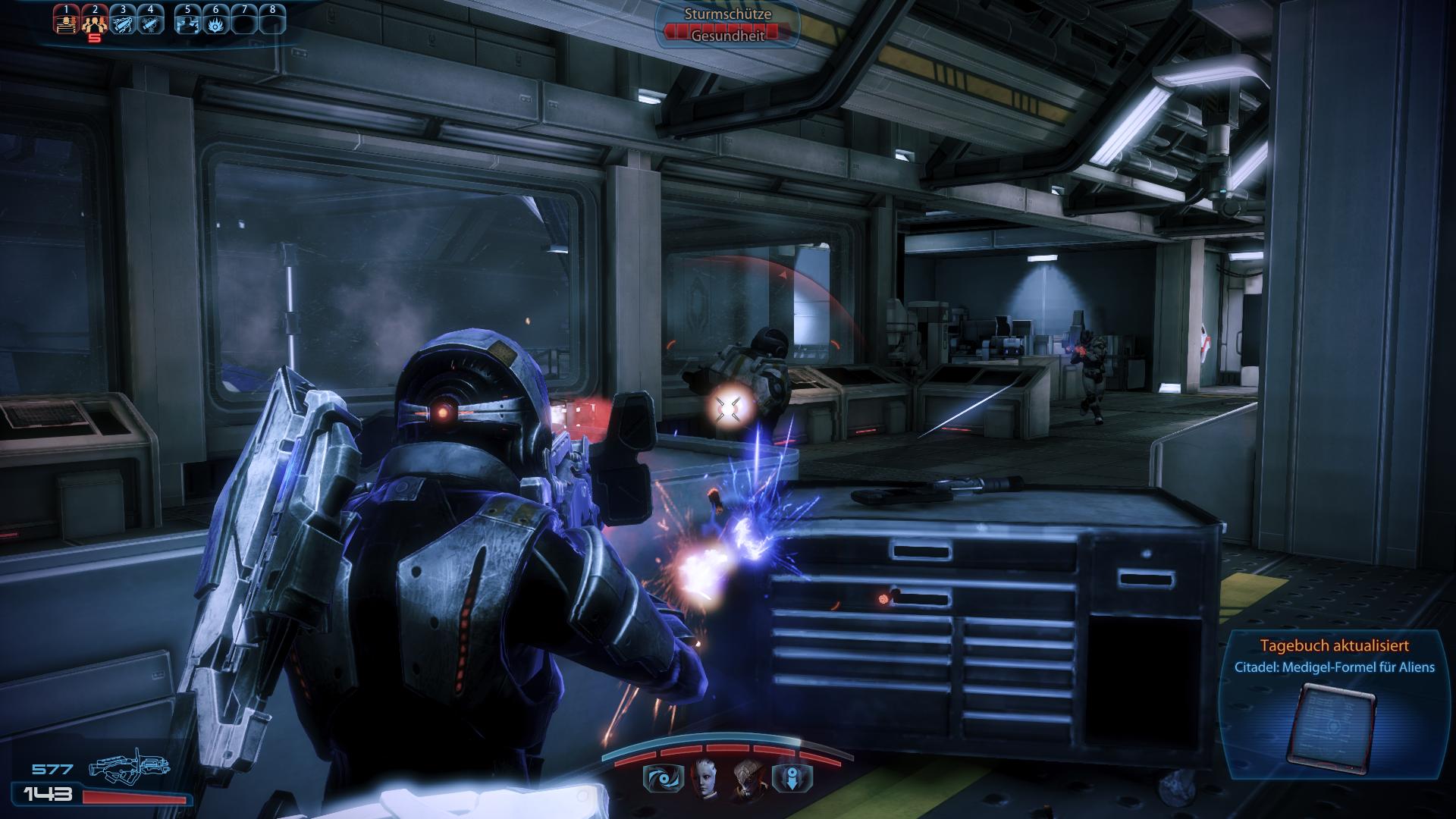Activate the downward arrow squad power icon
Viewport: 1456px width, 819px height.
pyautogui.click(x=792, y=778)
